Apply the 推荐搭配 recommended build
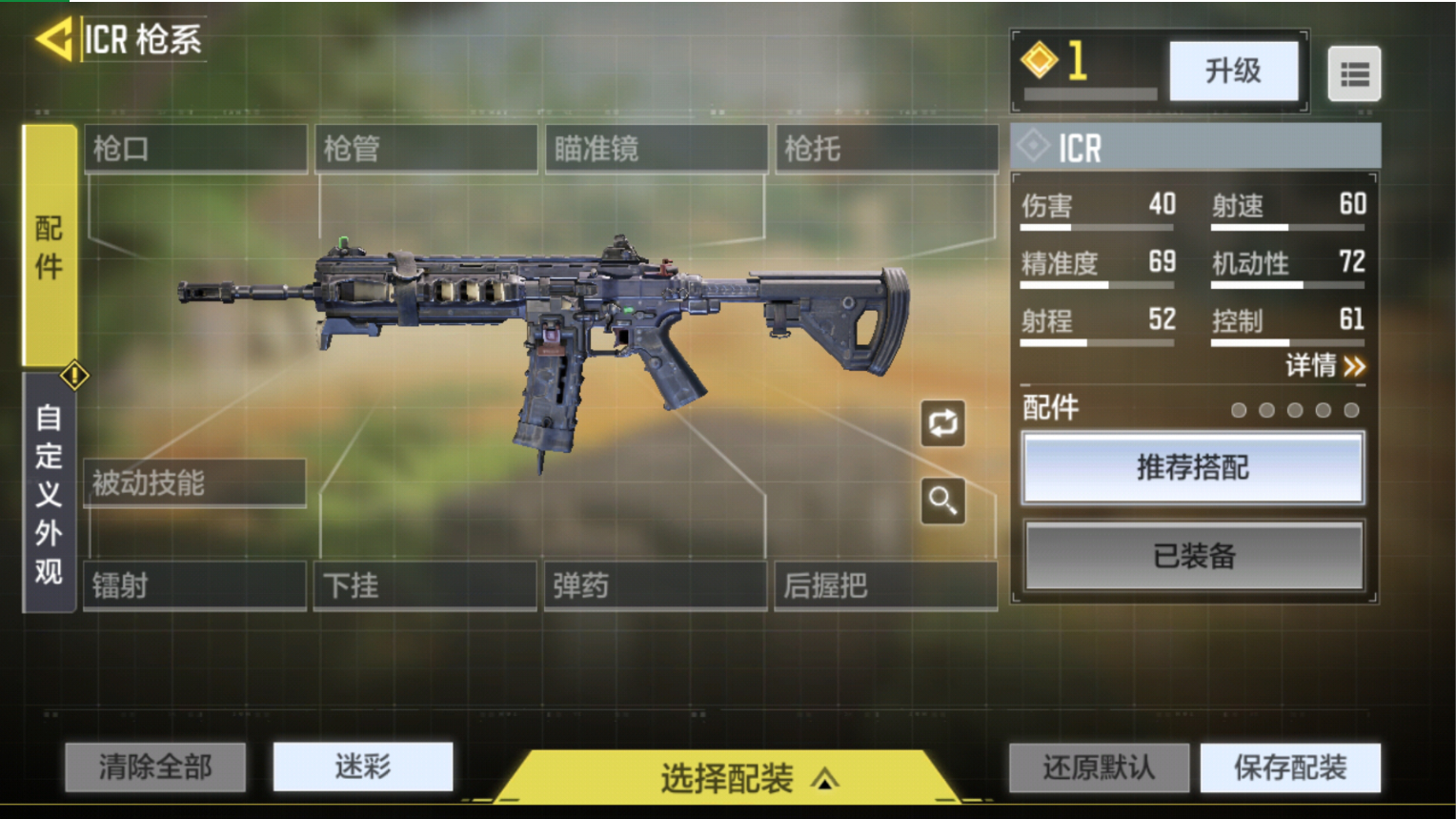This screenshot has width=1456, height=819. [1193, 468]
